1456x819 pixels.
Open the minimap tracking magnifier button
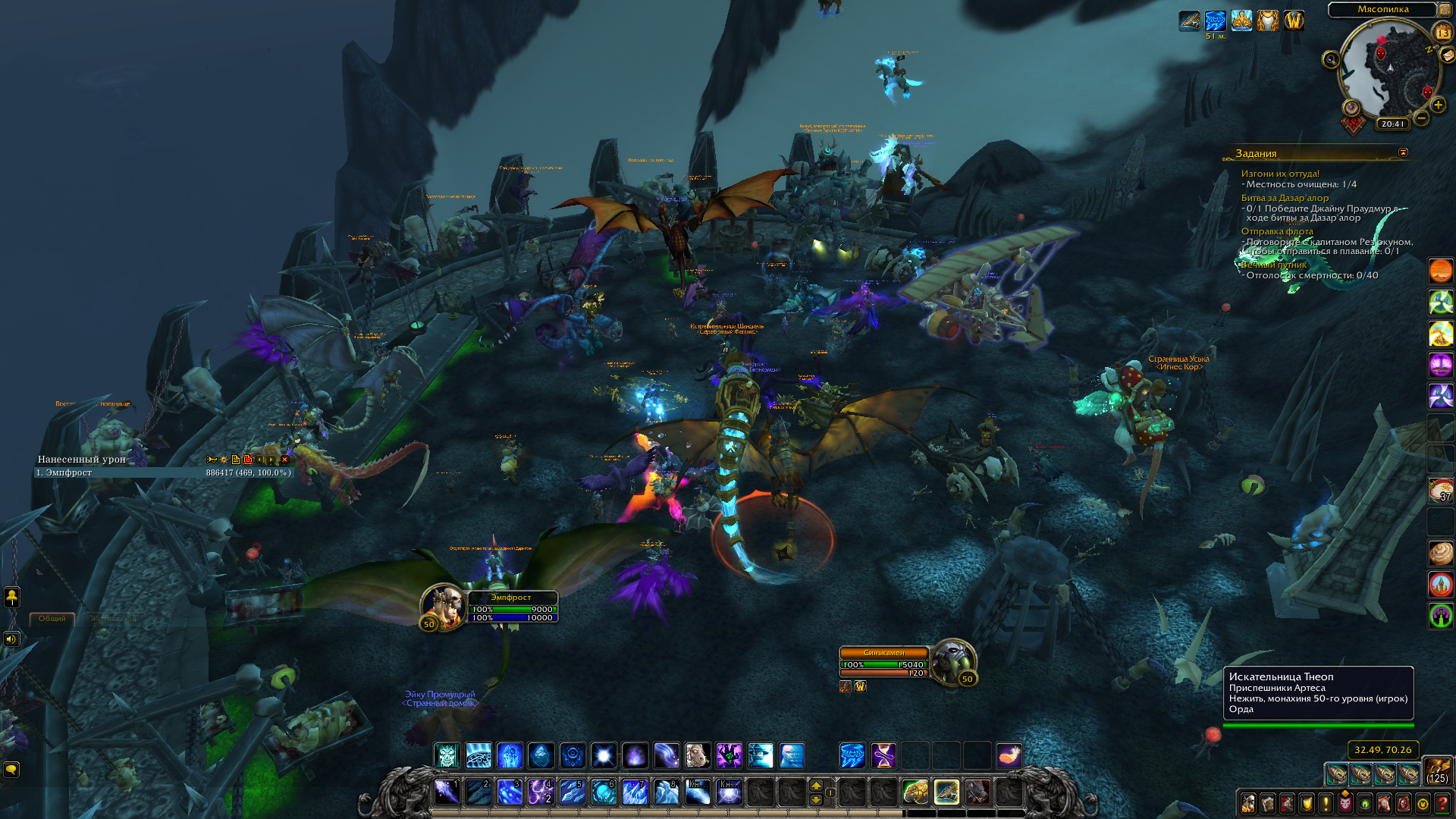(x=1331, y=59)
